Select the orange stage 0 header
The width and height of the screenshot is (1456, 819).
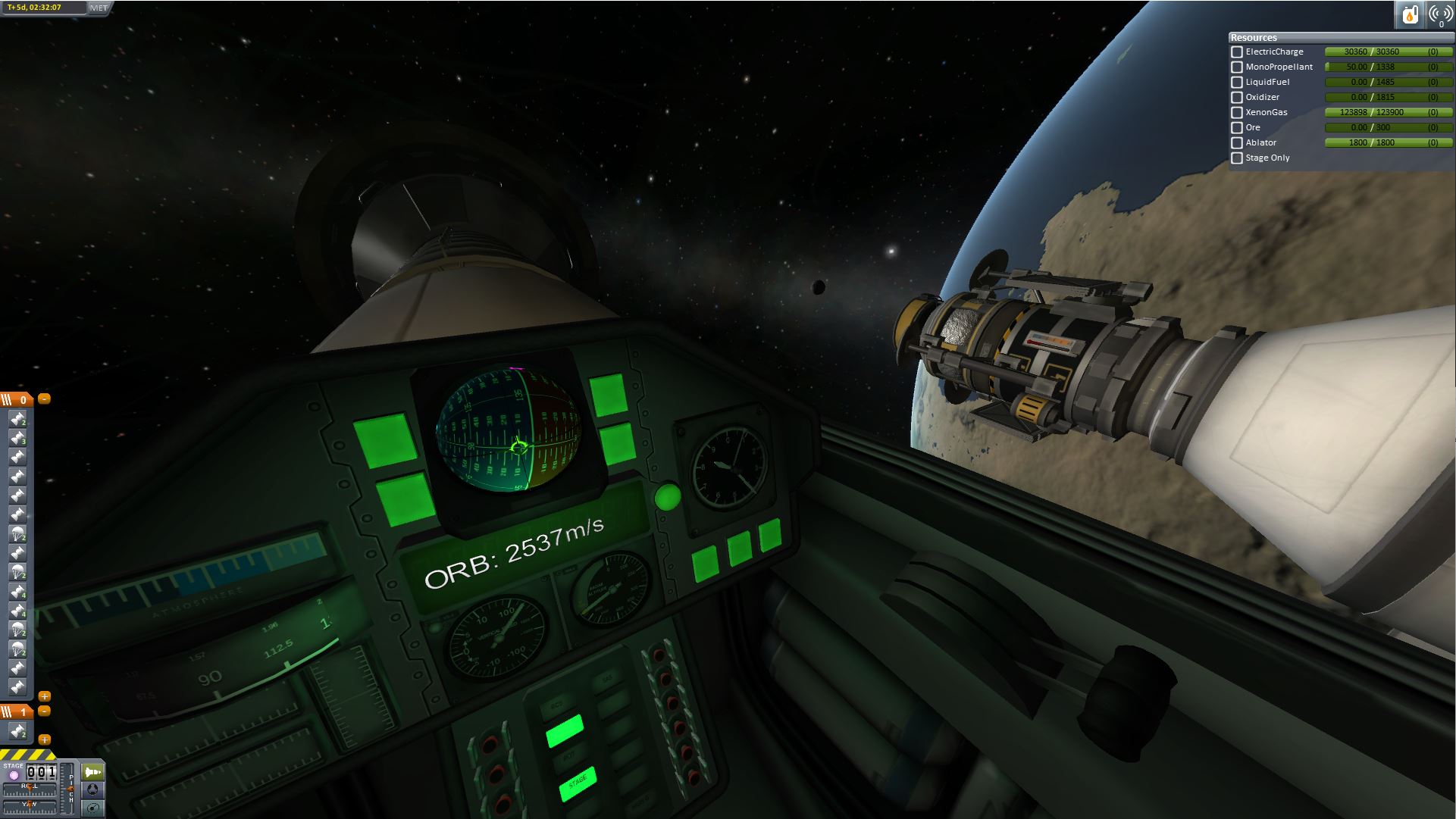(16, 399)
